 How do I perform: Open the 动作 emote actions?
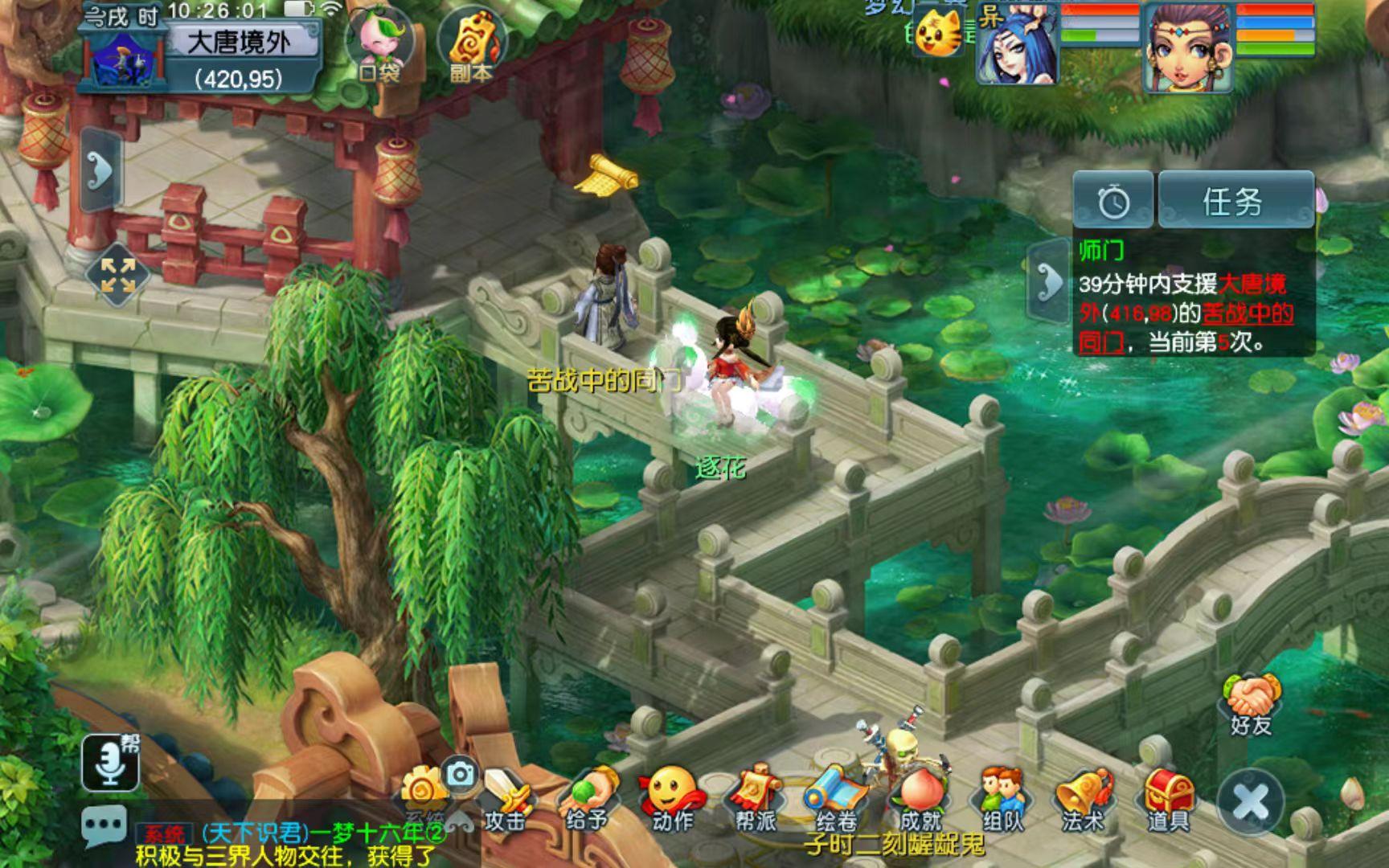pyautogui.click(x=672, y=799)
